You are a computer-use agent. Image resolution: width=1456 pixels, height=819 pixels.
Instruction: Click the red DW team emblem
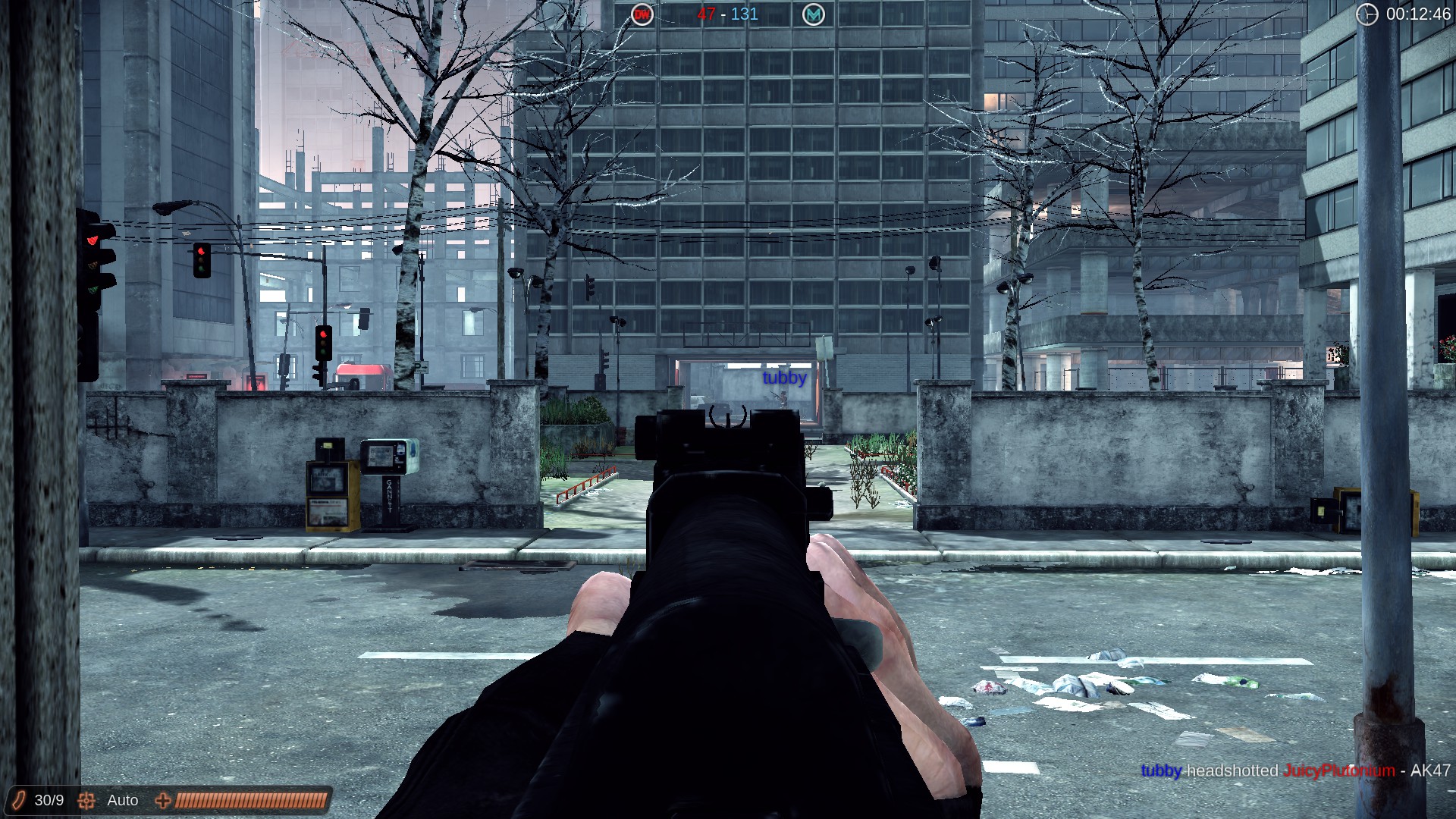tap(642, 14)
